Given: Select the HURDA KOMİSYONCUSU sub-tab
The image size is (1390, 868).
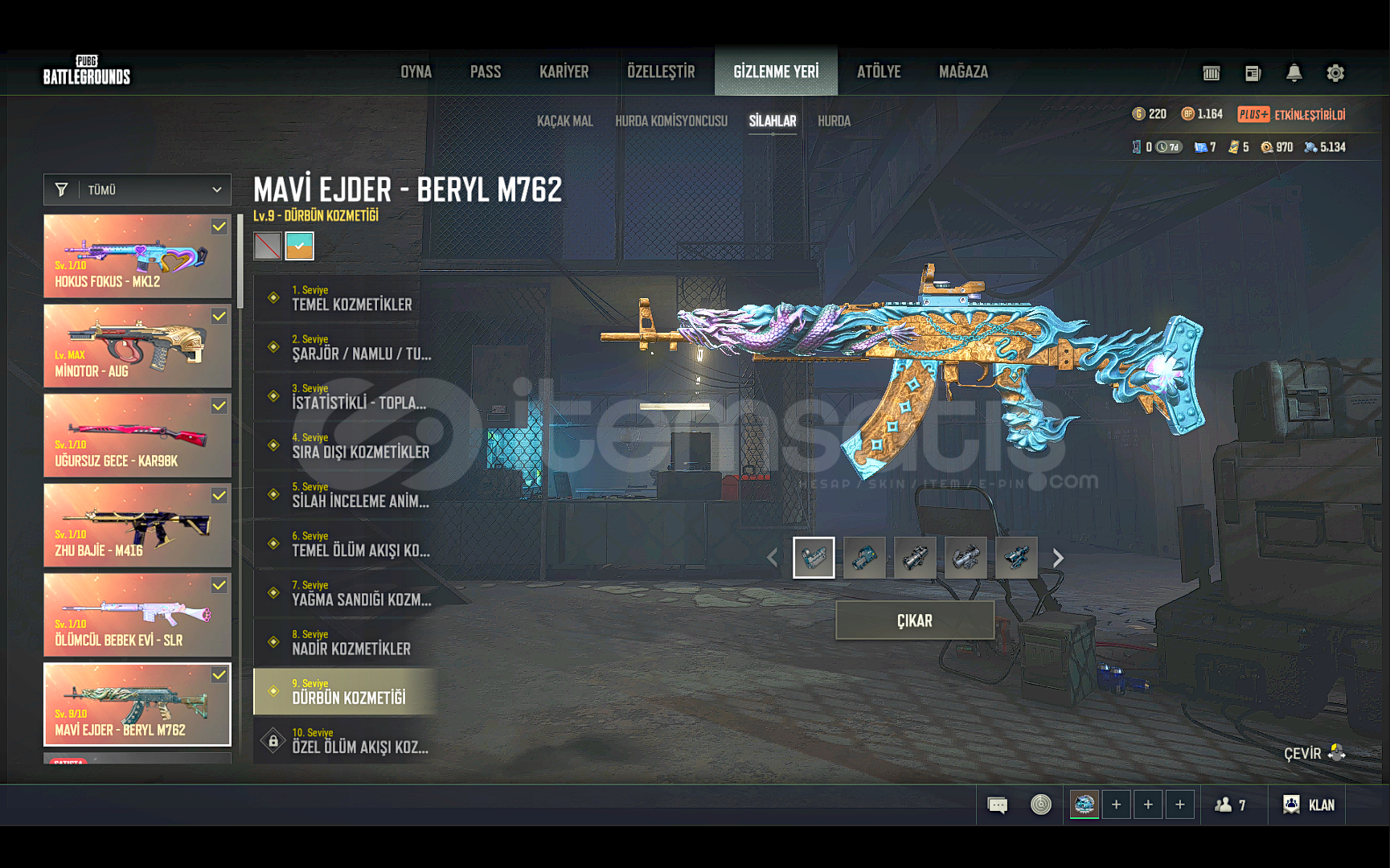Looking at the screenshot, I should click(x=670, y=121).
